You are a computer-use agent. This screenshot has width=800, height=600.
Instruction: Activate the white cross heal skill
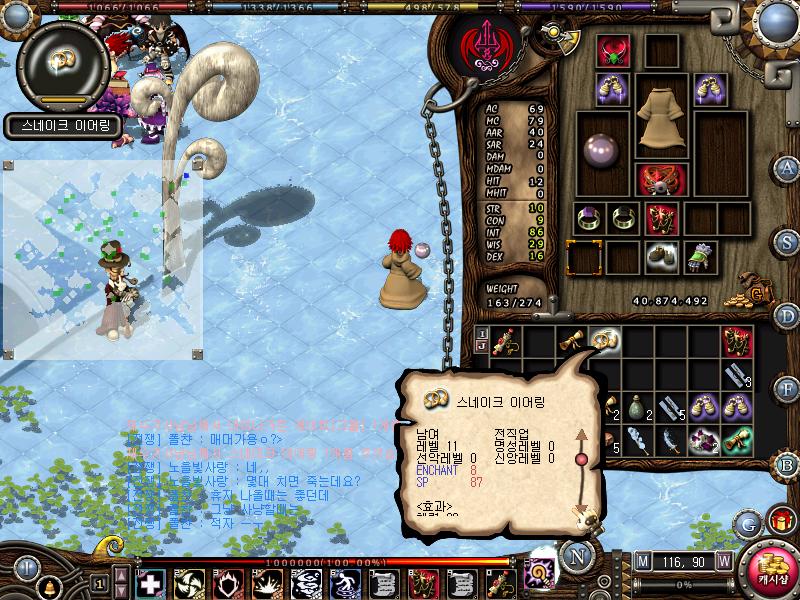[x=150, y=583]
